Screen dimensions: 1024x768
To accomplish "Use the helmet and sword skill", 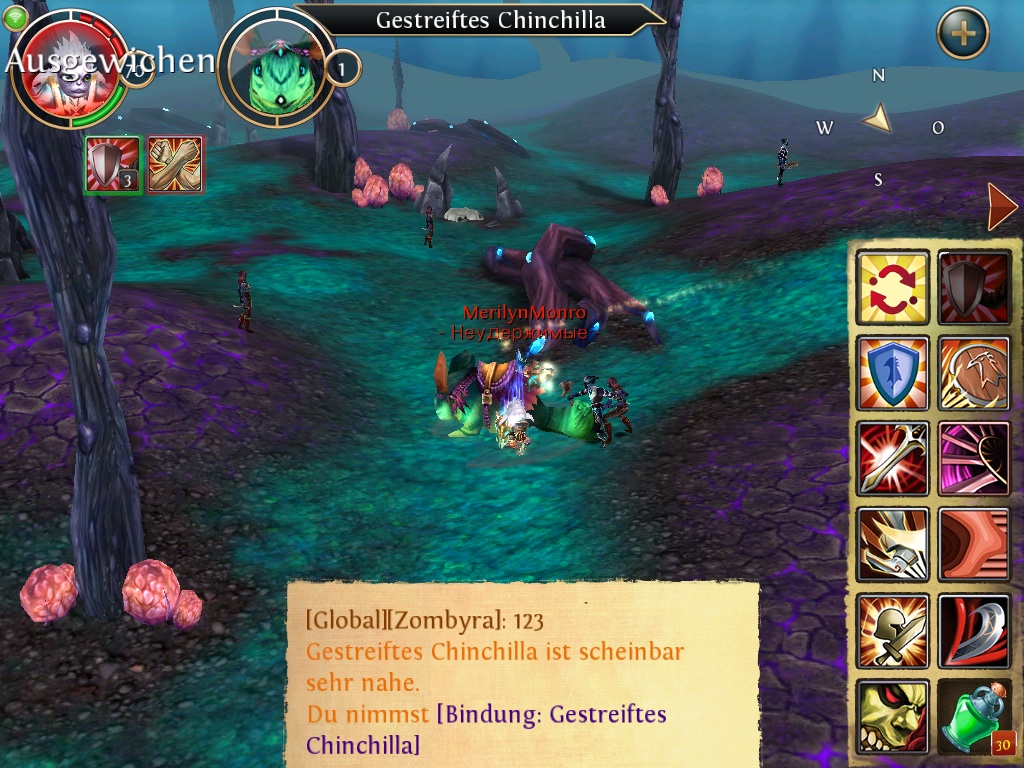I will point(893,631).
